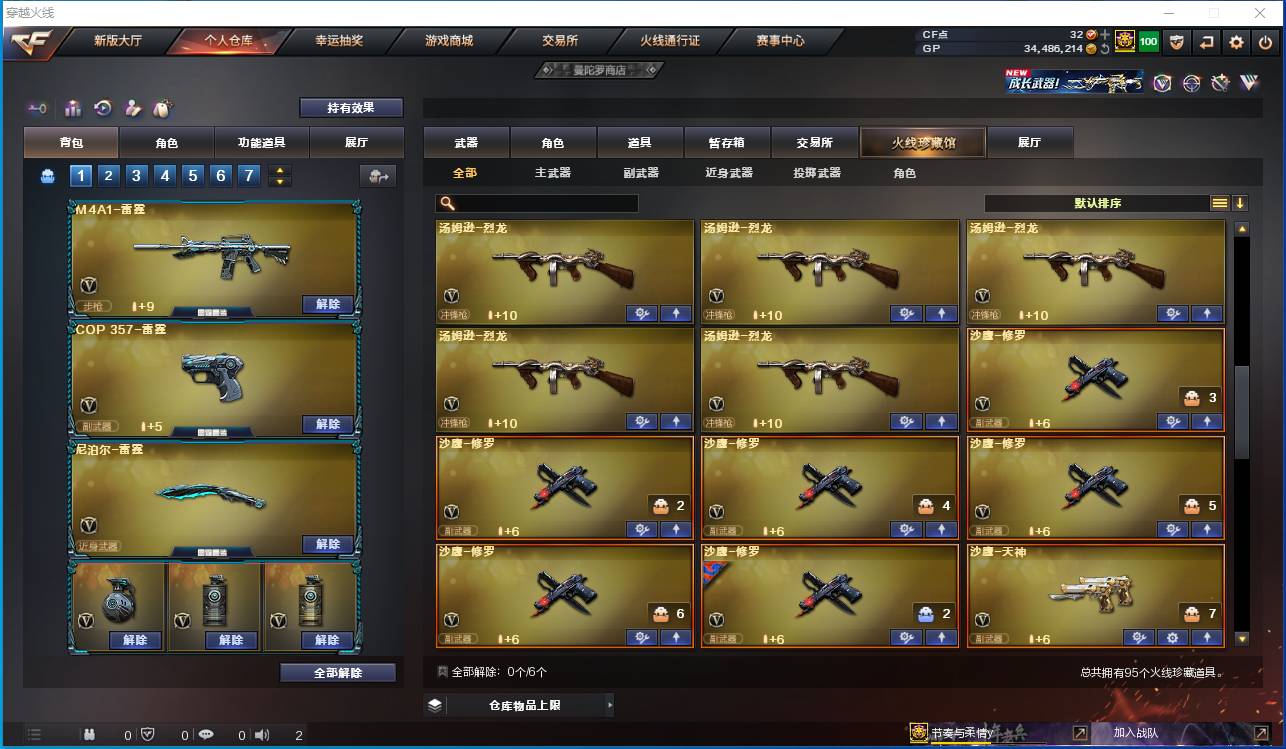Image resolution: width=1286 pixels, height=749 pixels.
Task: Click the dog-tag icon in left icon row
Action: point(163,109)
